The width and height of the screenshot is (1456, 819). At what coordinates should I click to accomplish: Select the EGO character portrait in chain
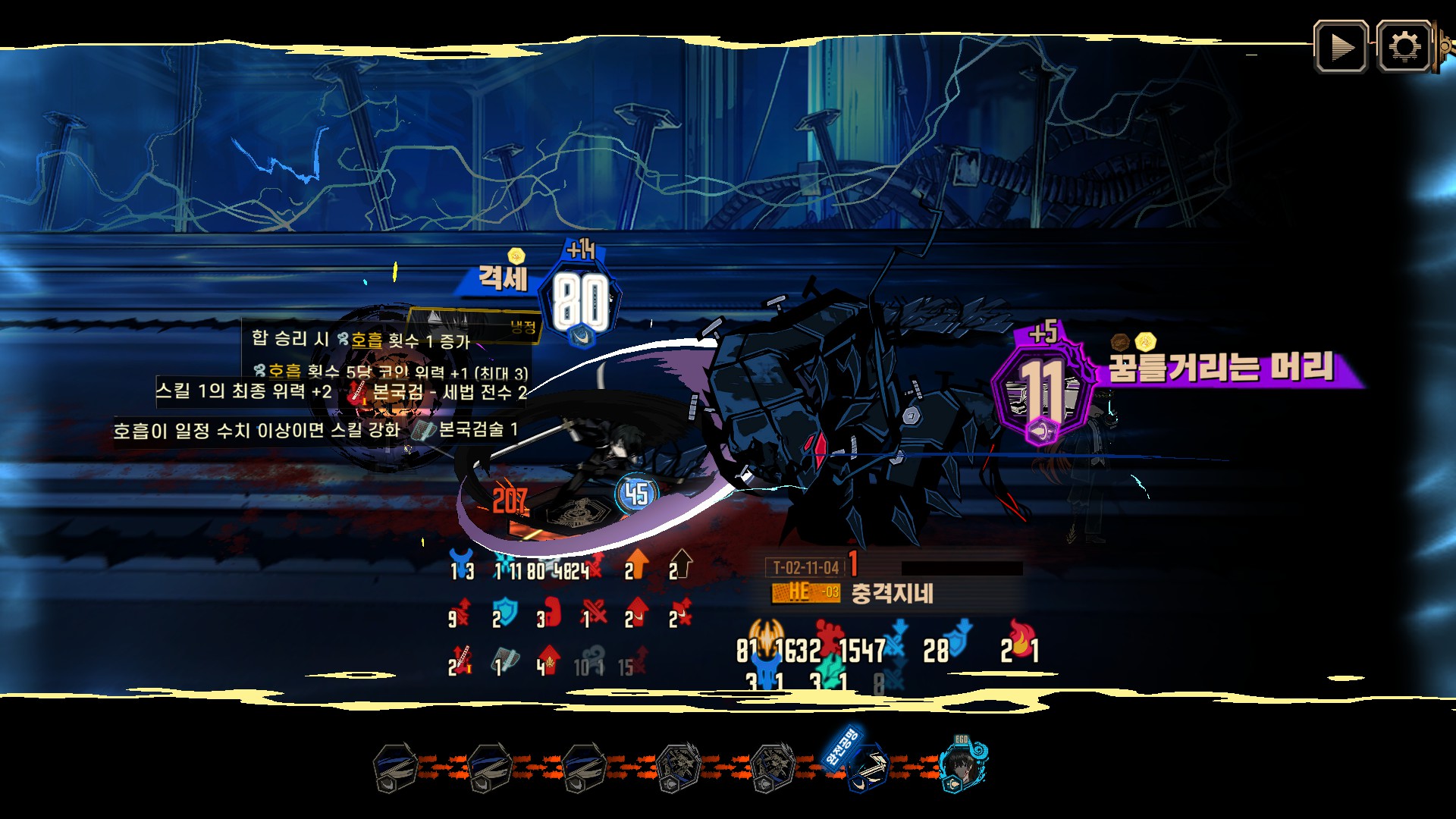point(962,766)
